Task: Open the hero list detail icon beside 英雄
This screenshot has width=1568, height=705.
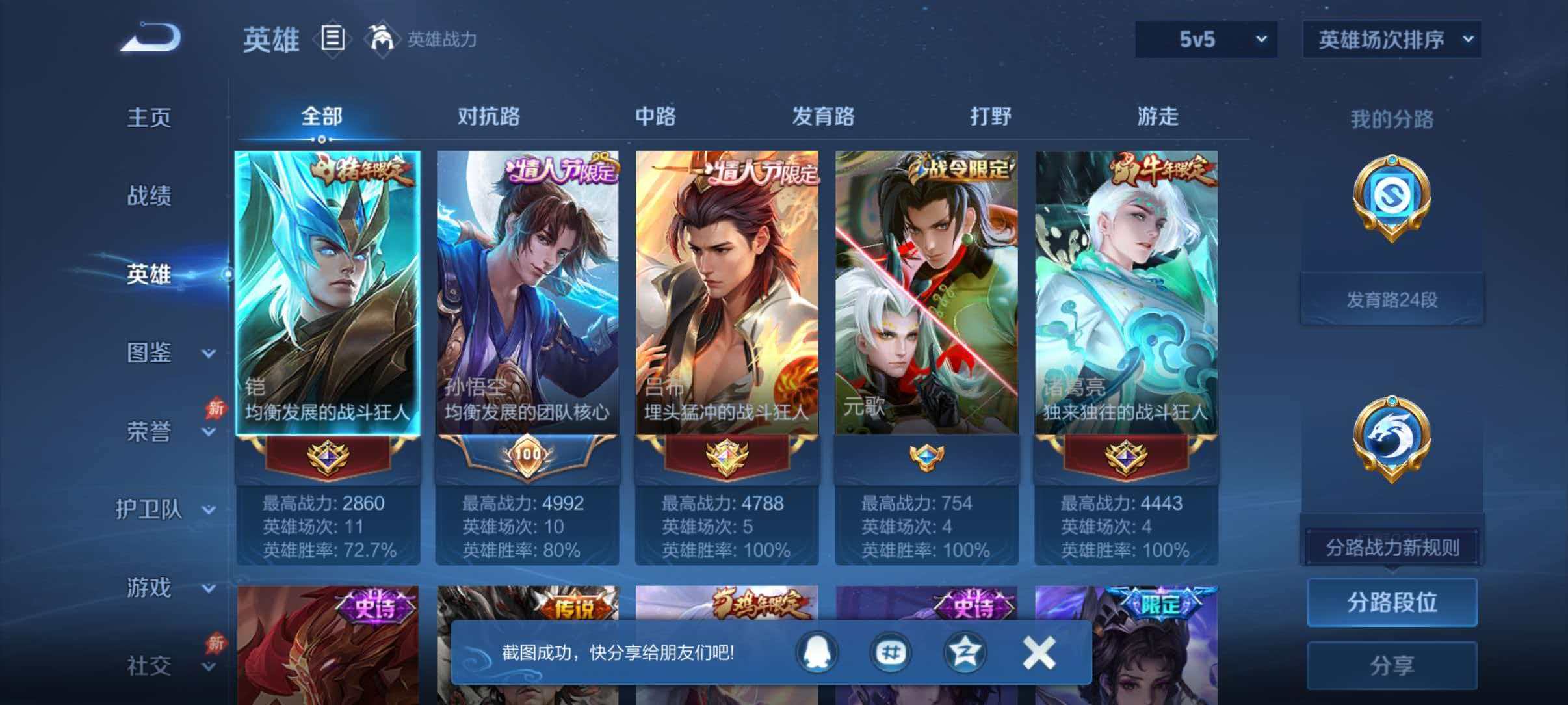Action: click(x=333, y=39)
